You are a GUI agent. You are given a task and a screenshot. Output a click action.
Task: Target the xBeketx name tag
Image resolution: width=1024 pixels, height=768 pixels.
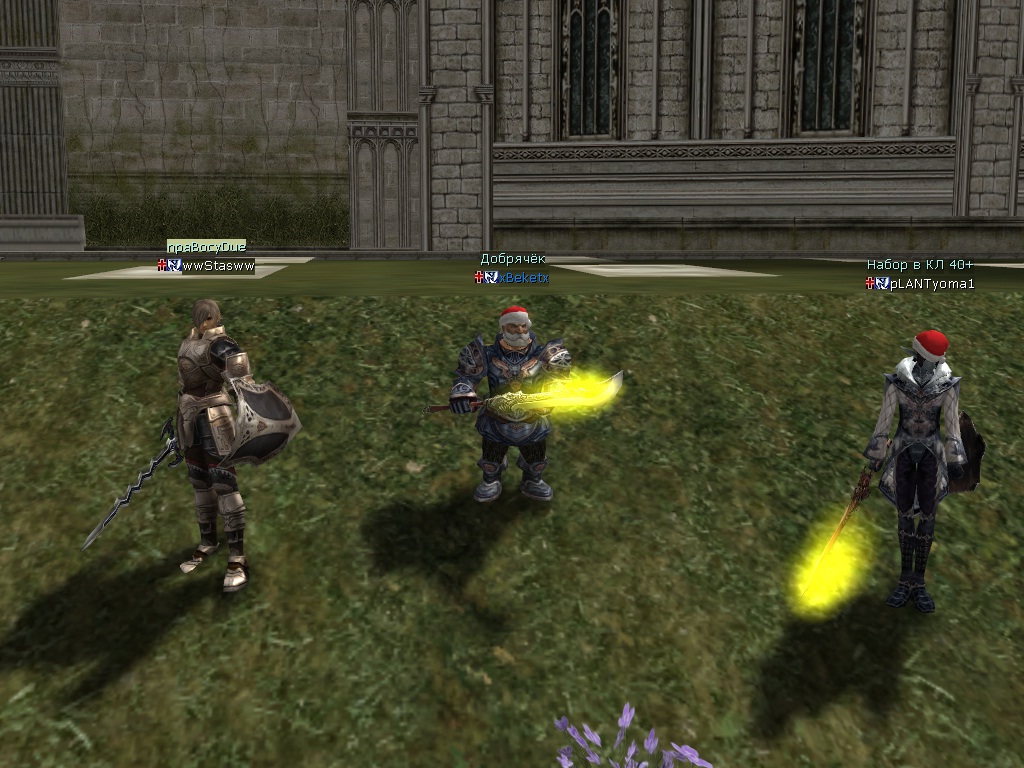[x=524, y=277]
